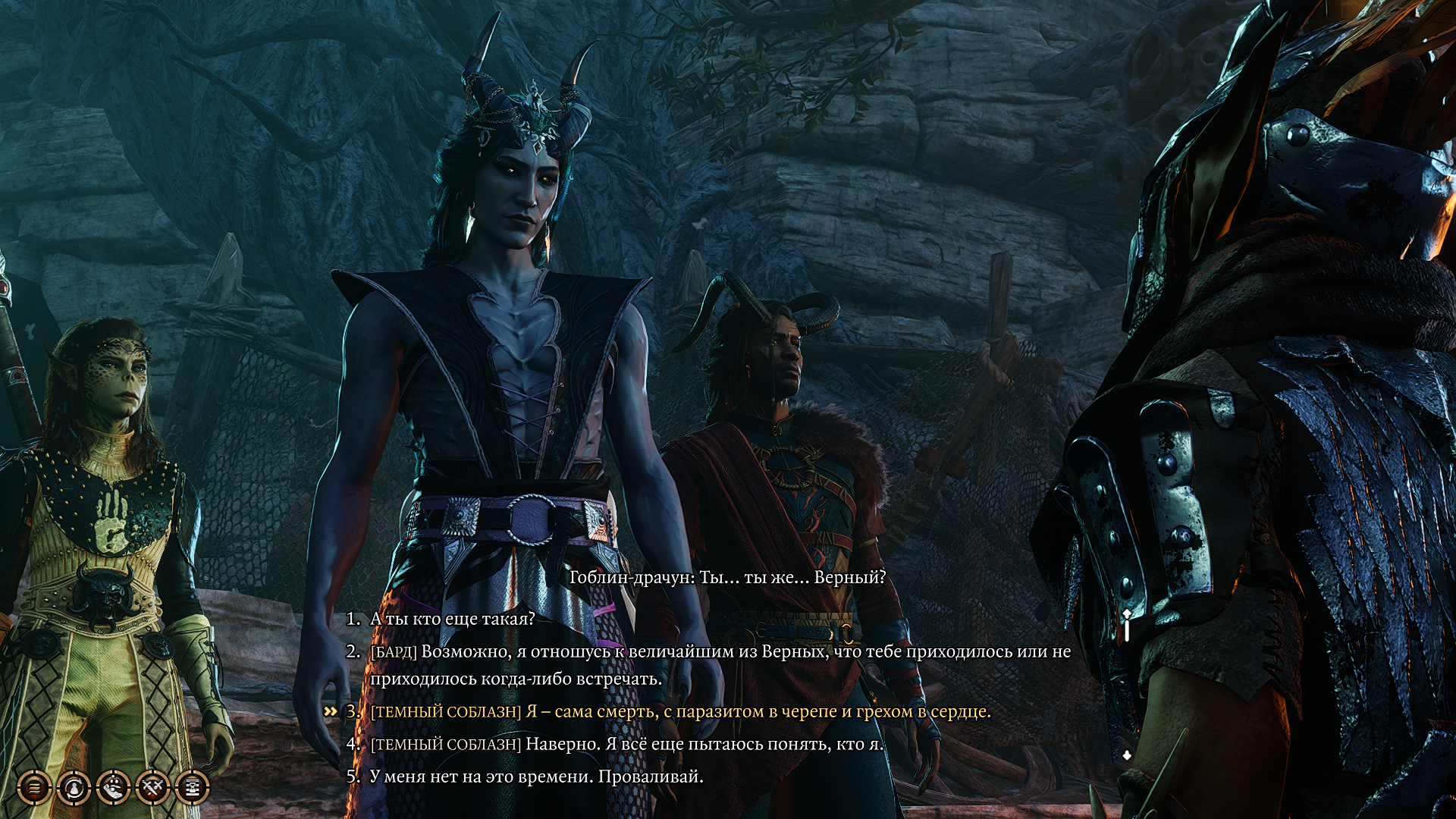
Task: Click the crossed swords attack icon
Action: click(x=152, y=788)
